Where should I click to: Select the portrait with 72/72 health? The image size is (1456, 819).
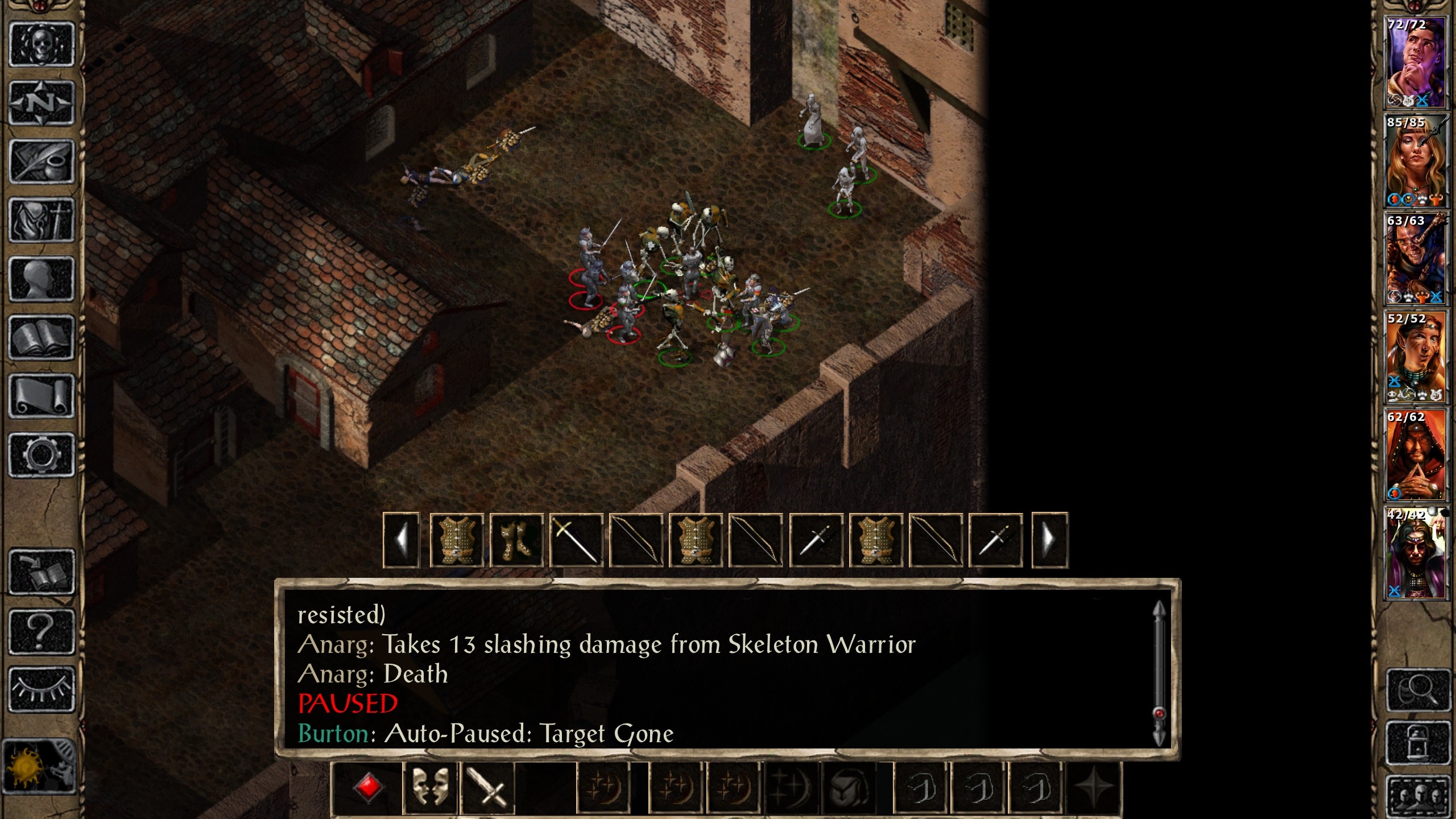point(1415,63)
